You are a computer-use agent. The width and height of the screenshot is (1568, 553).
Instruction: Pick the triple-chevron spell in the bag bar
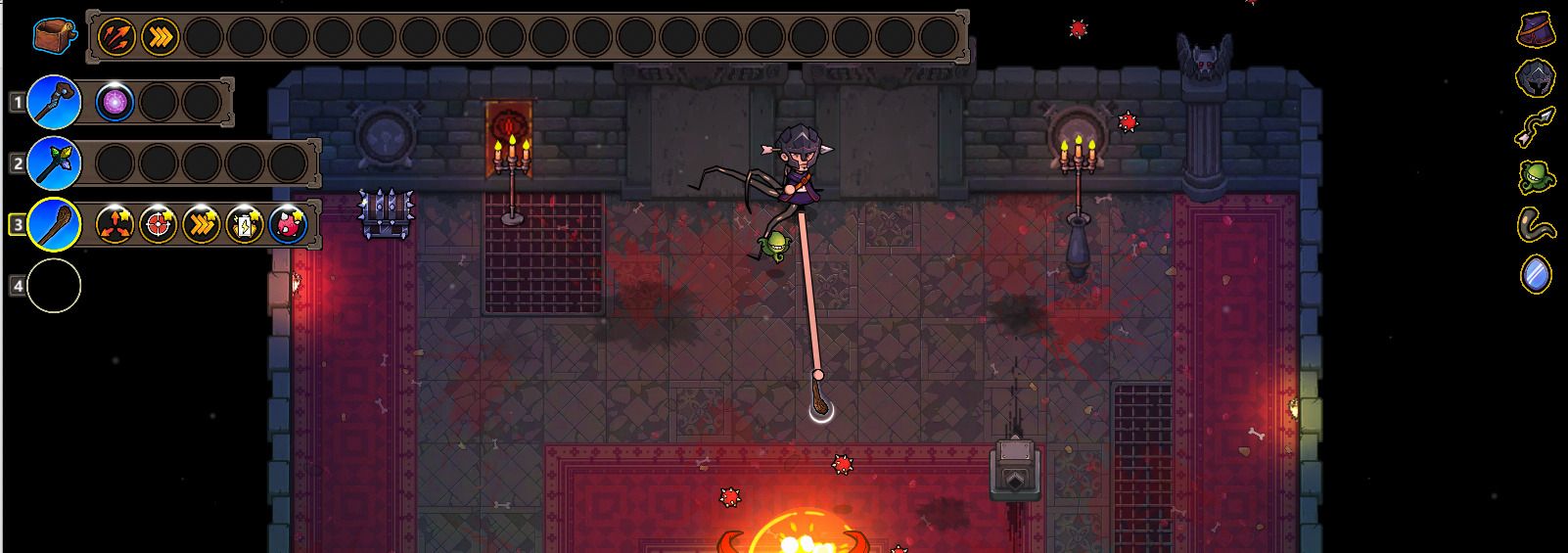(x=160, y=37)
